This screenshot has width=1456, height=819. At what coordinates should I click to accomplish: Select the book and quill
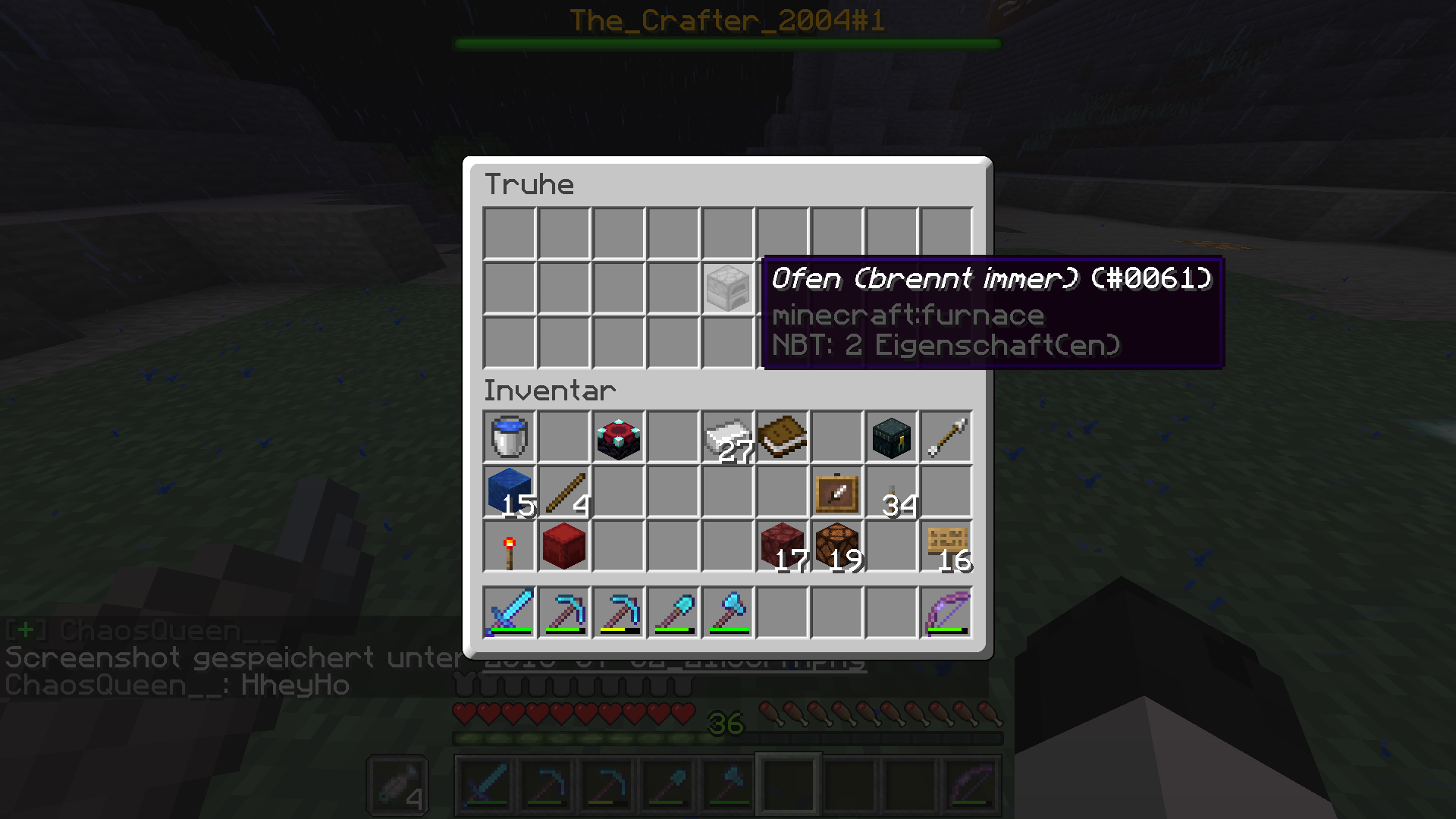click(782, 438)
